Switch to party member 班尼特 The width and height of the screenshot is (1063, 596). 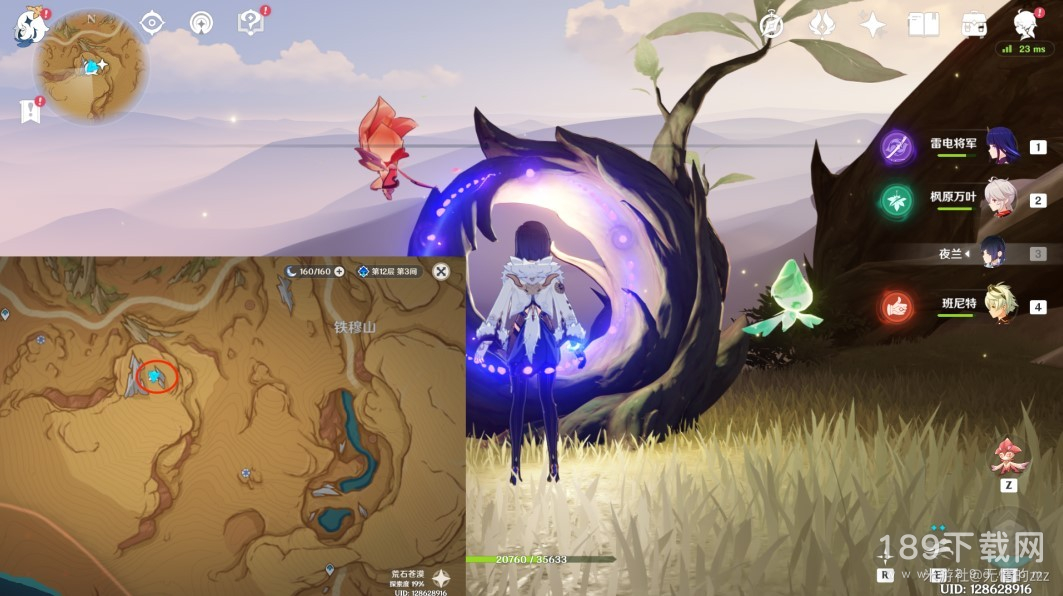(x=1000, y=306)
